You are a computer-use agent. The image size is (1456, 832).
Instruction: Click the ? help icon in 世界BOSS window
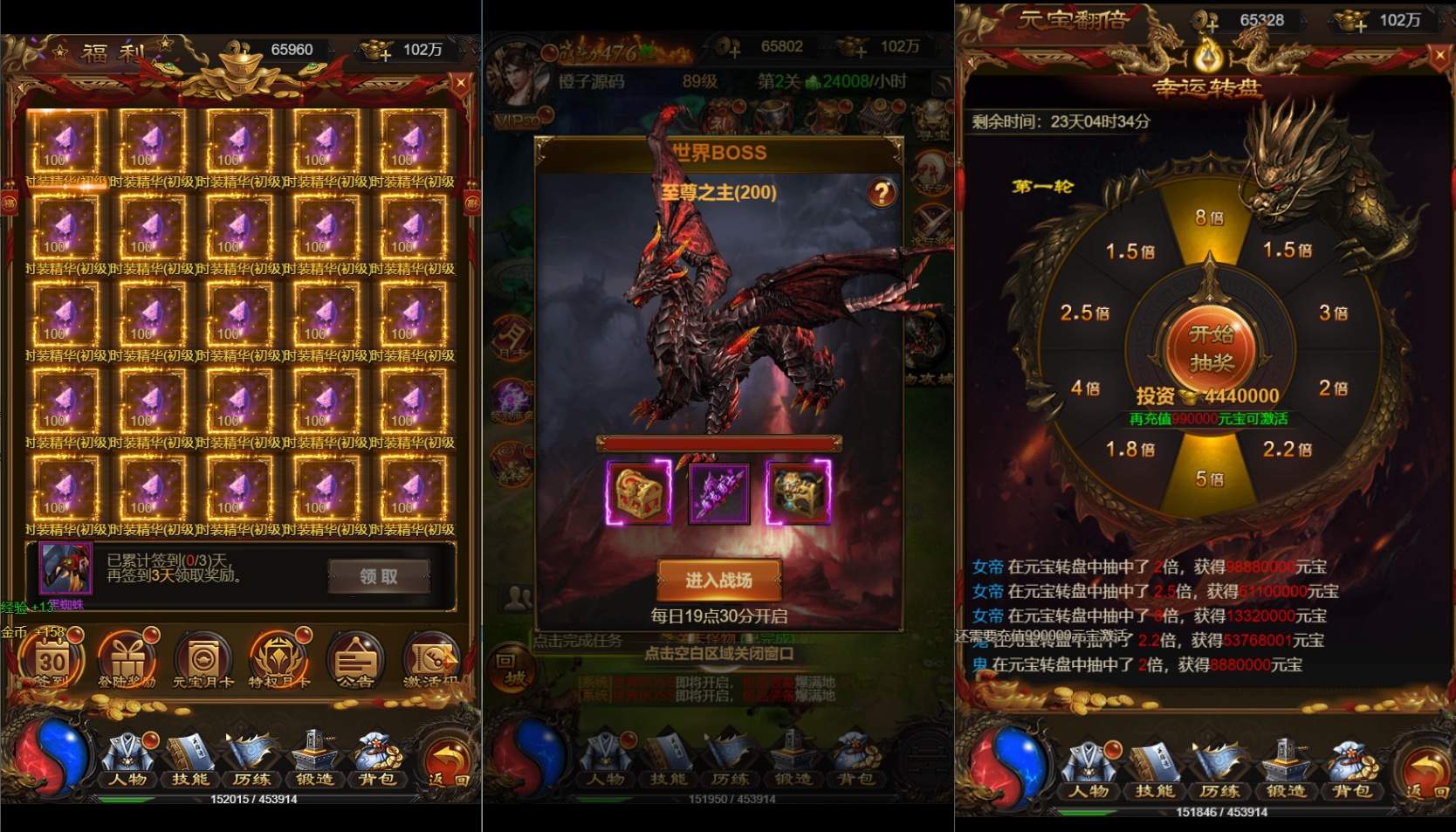[x=884, y=193]
